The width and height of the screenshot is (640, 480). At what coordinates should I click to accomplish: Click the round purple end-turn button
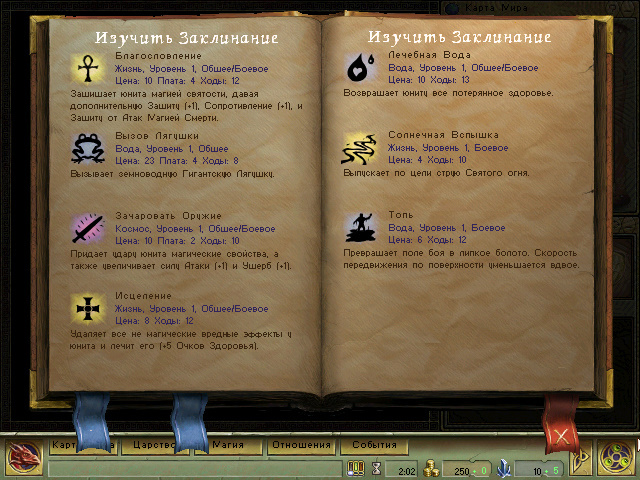[612, 459]
